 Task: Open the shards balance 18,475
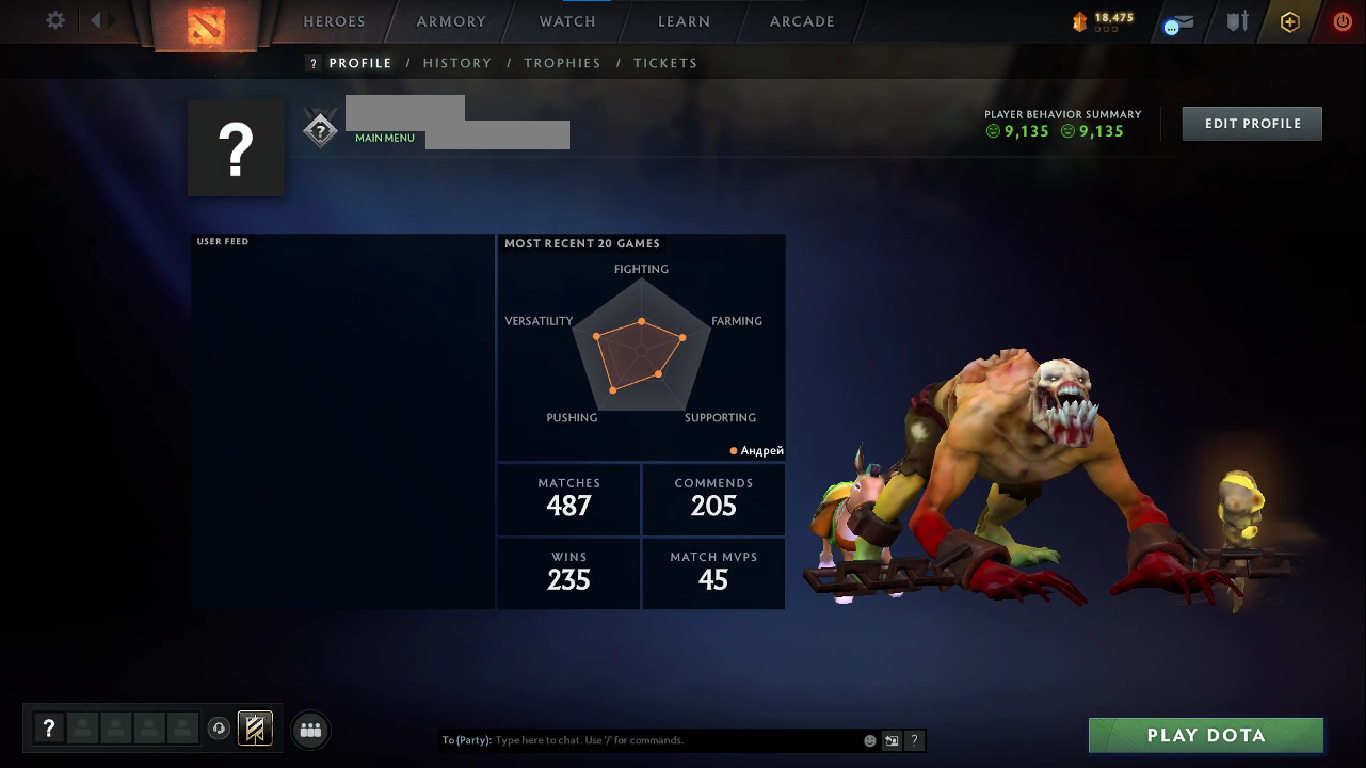[x=1104, y=20]
